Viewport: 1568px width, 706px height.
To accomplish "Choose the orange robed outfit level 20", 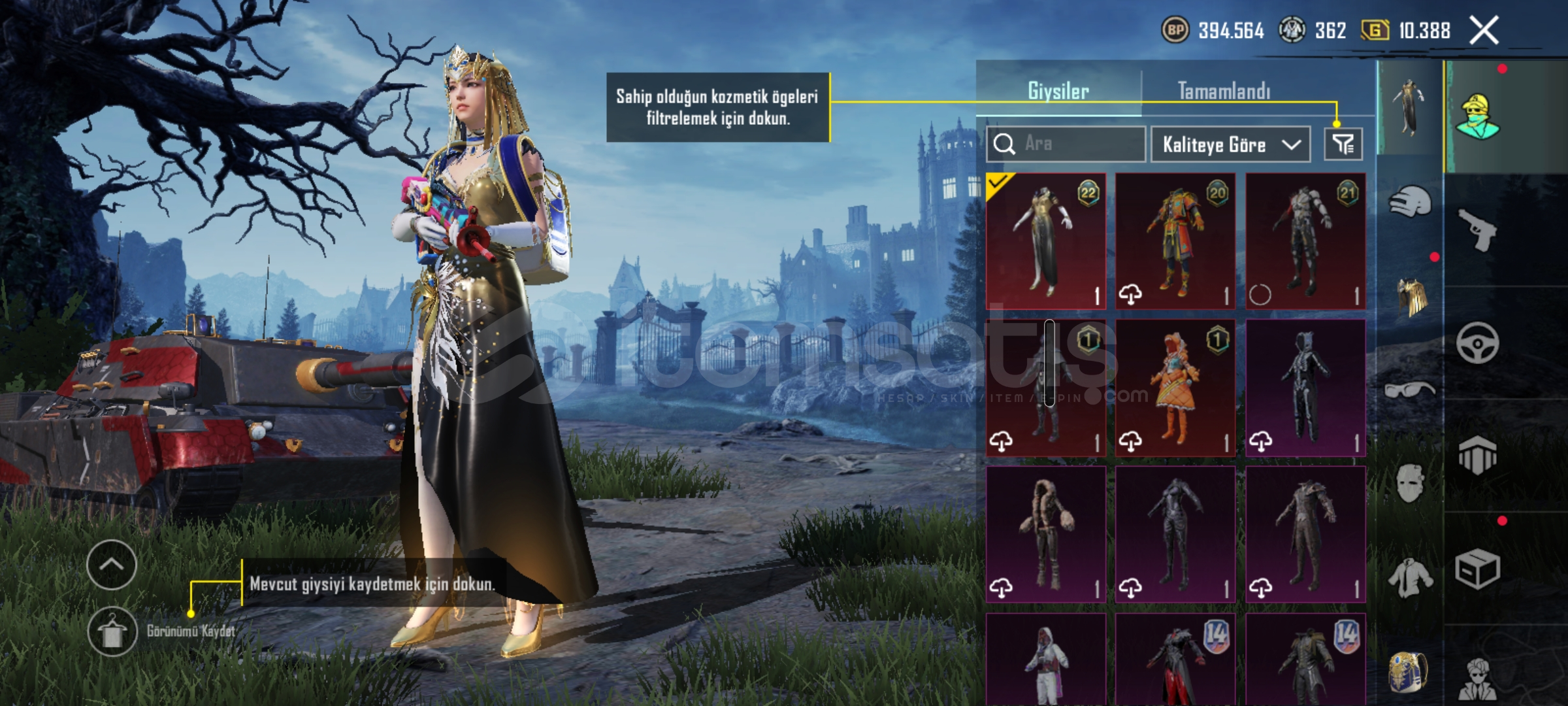I will coord(1175,241).
